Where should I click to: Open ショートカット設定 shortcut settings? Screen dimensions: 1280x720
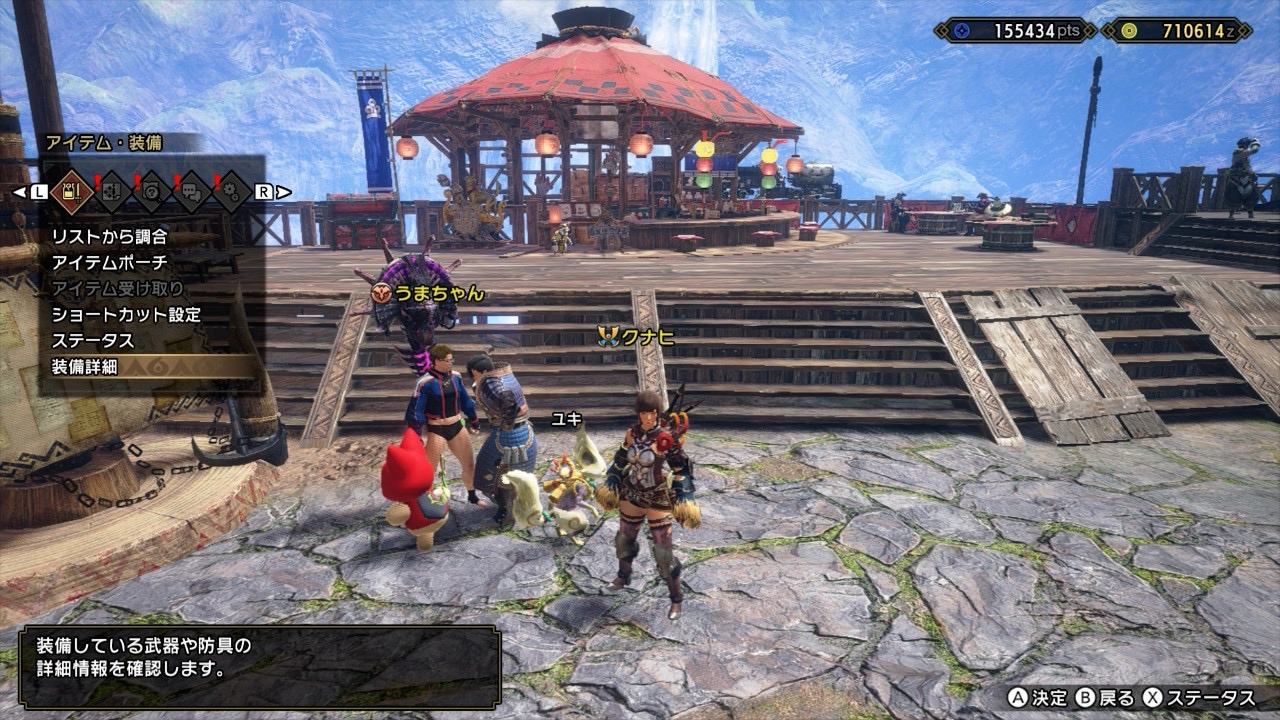[126, 315]
